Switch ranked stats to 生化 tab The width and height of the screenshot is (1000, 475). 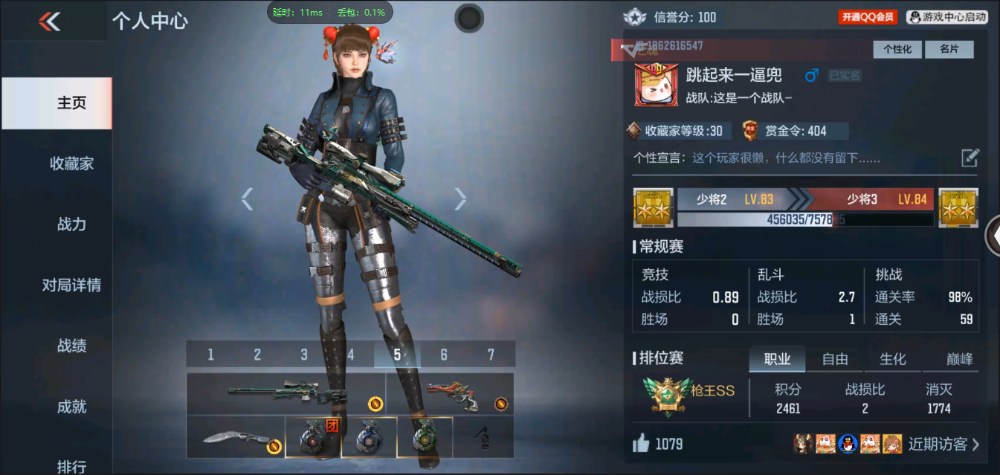pyautogui.click(x=893, y=359)
